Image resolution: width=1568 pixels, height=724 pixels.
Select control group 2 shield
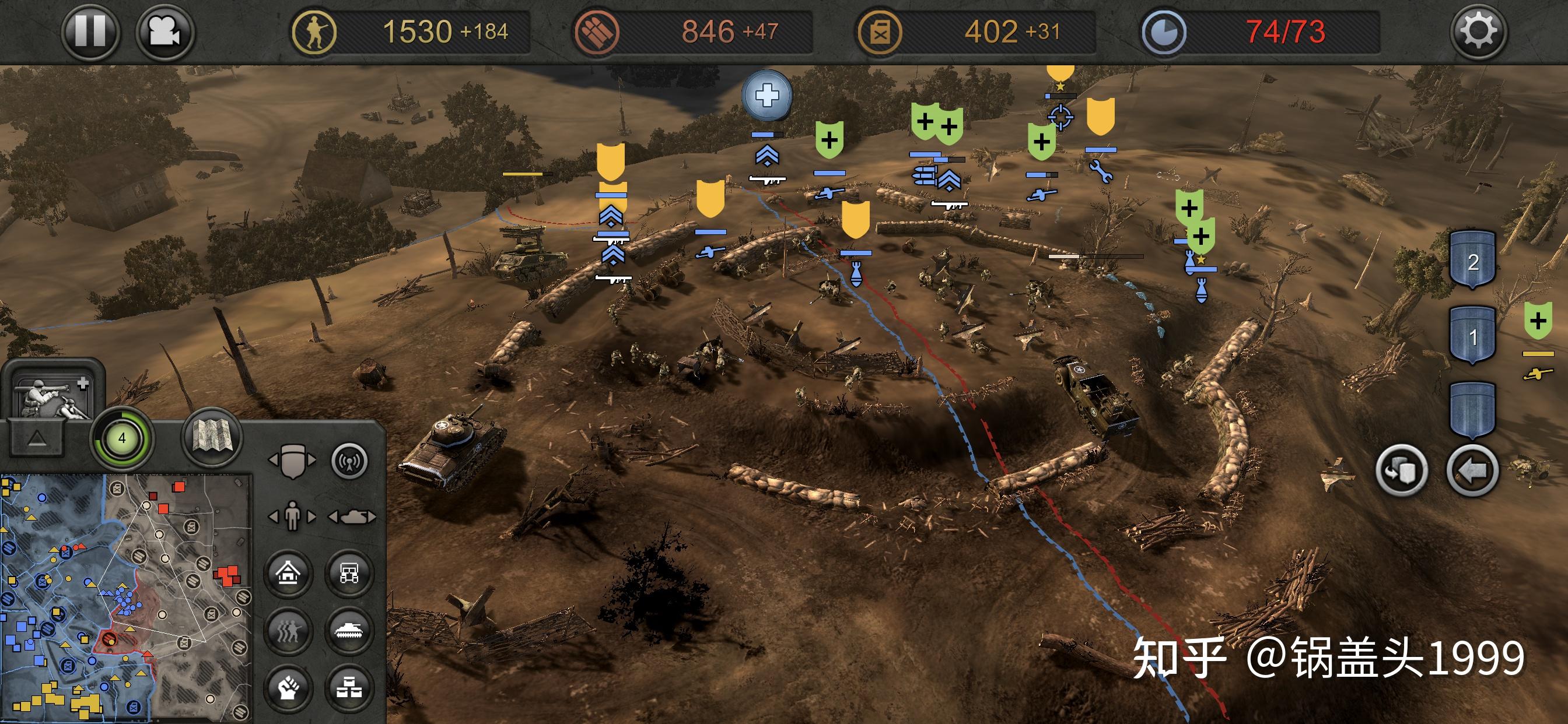[x=1472, y=261]
